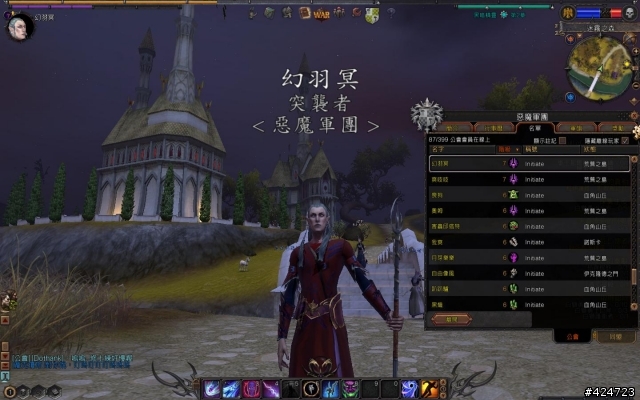Activate the first blue swirl hotbar ability
The image size is (640, 400).
tap(212, 388)
